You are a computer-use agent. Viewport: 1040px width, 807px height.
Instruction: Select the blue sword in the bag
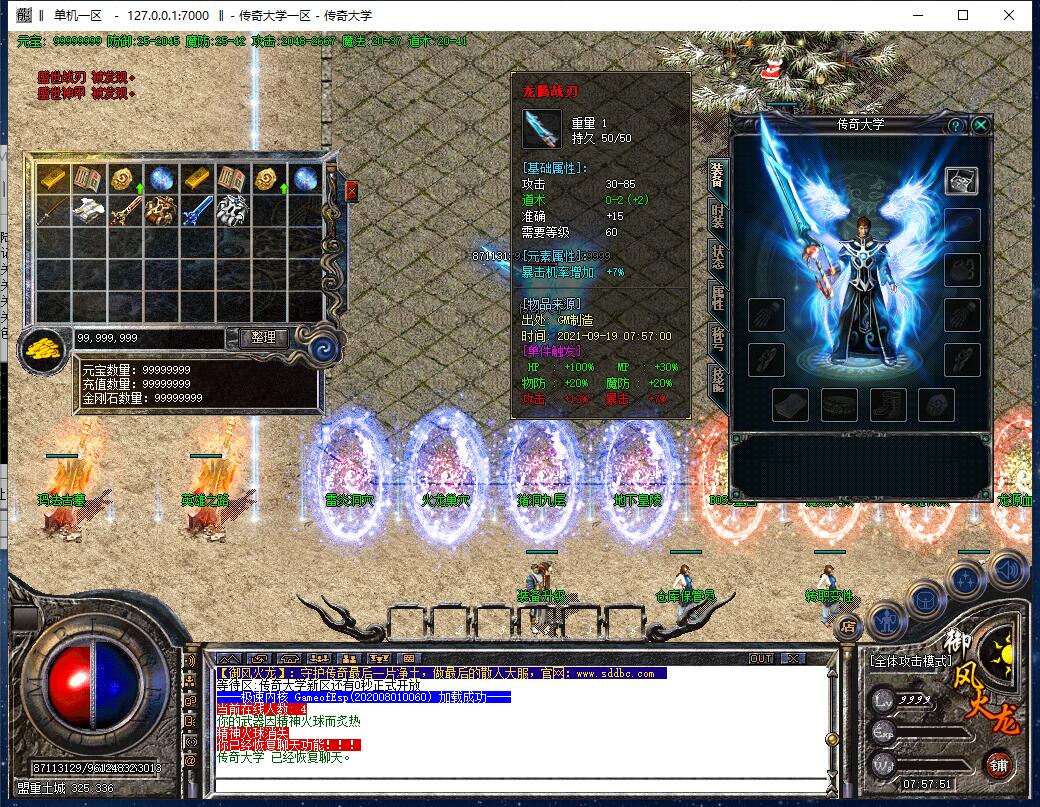[196, 211]
